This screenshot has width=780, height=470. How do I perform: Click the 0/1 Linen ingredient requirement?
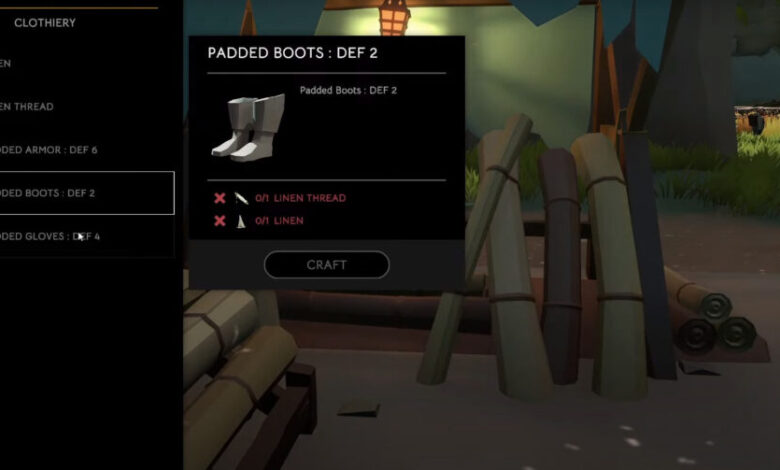tap(279, 220)
